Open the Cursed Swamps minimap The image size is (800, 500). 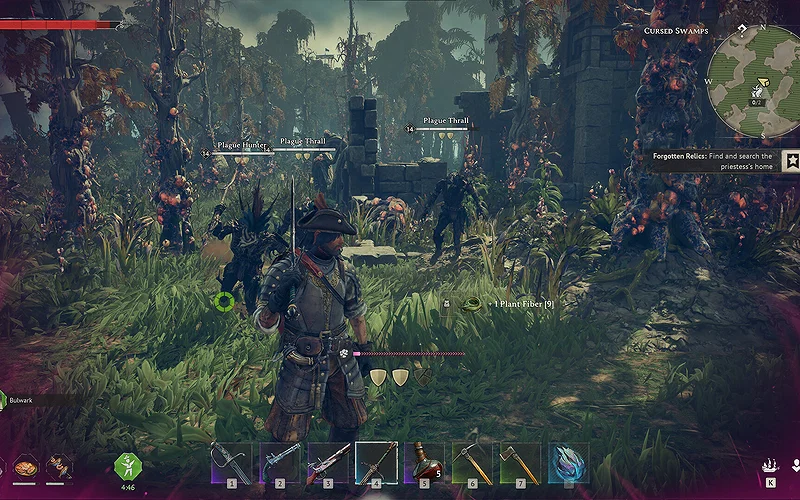pos(753,82)
